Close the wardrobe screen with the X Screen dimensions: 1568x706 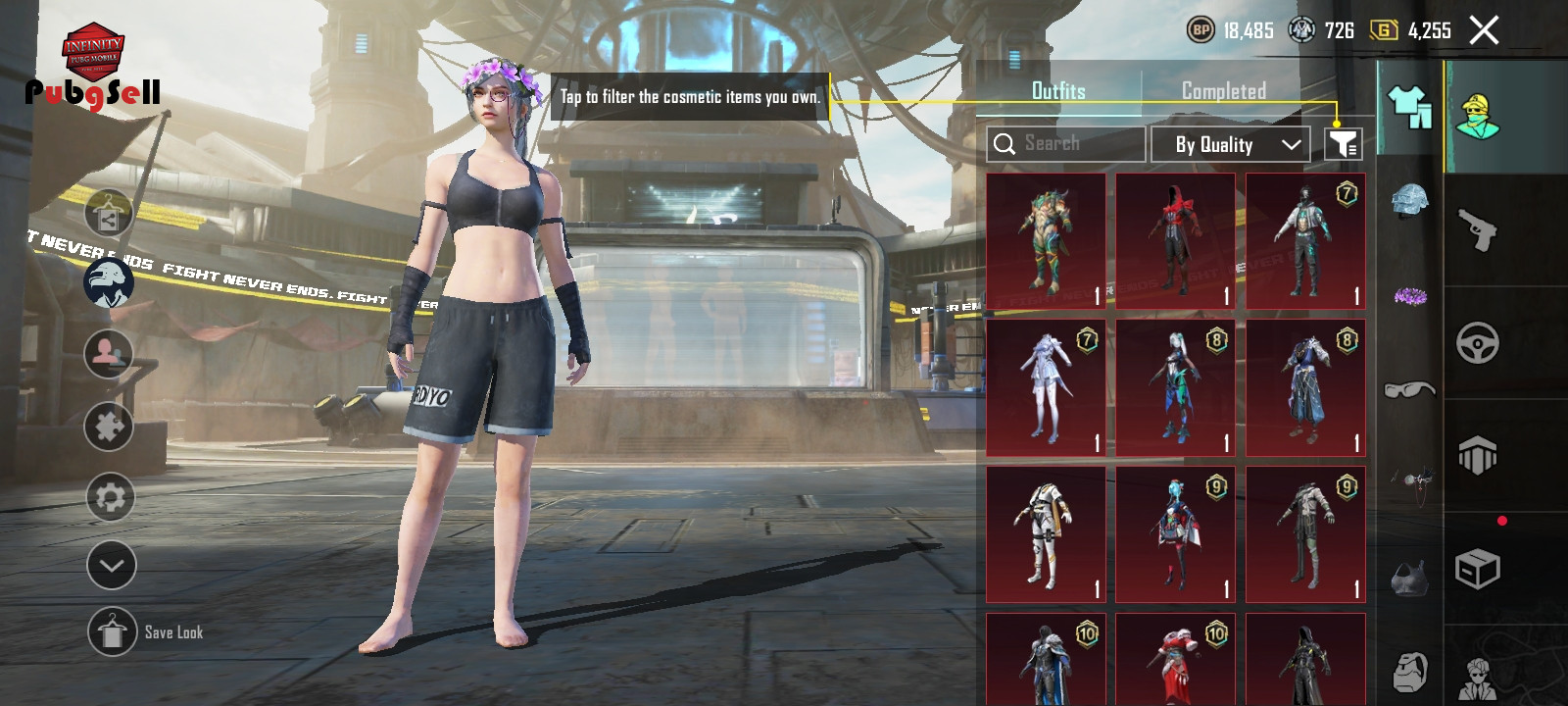pyautogui.click(x=1484, y=30)
